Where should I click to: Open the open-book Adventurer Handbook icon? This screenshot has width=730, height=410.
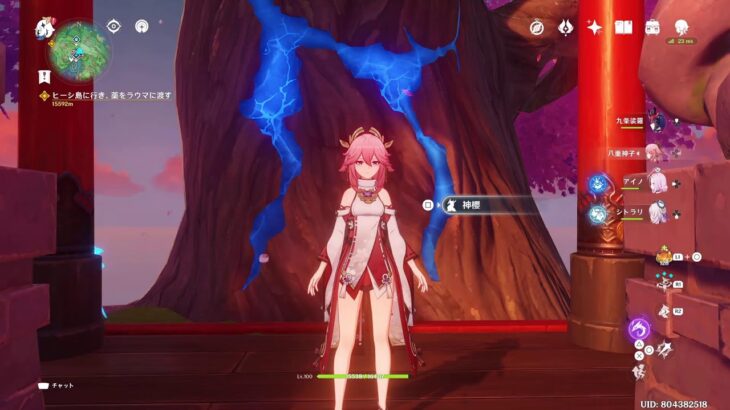624,27
